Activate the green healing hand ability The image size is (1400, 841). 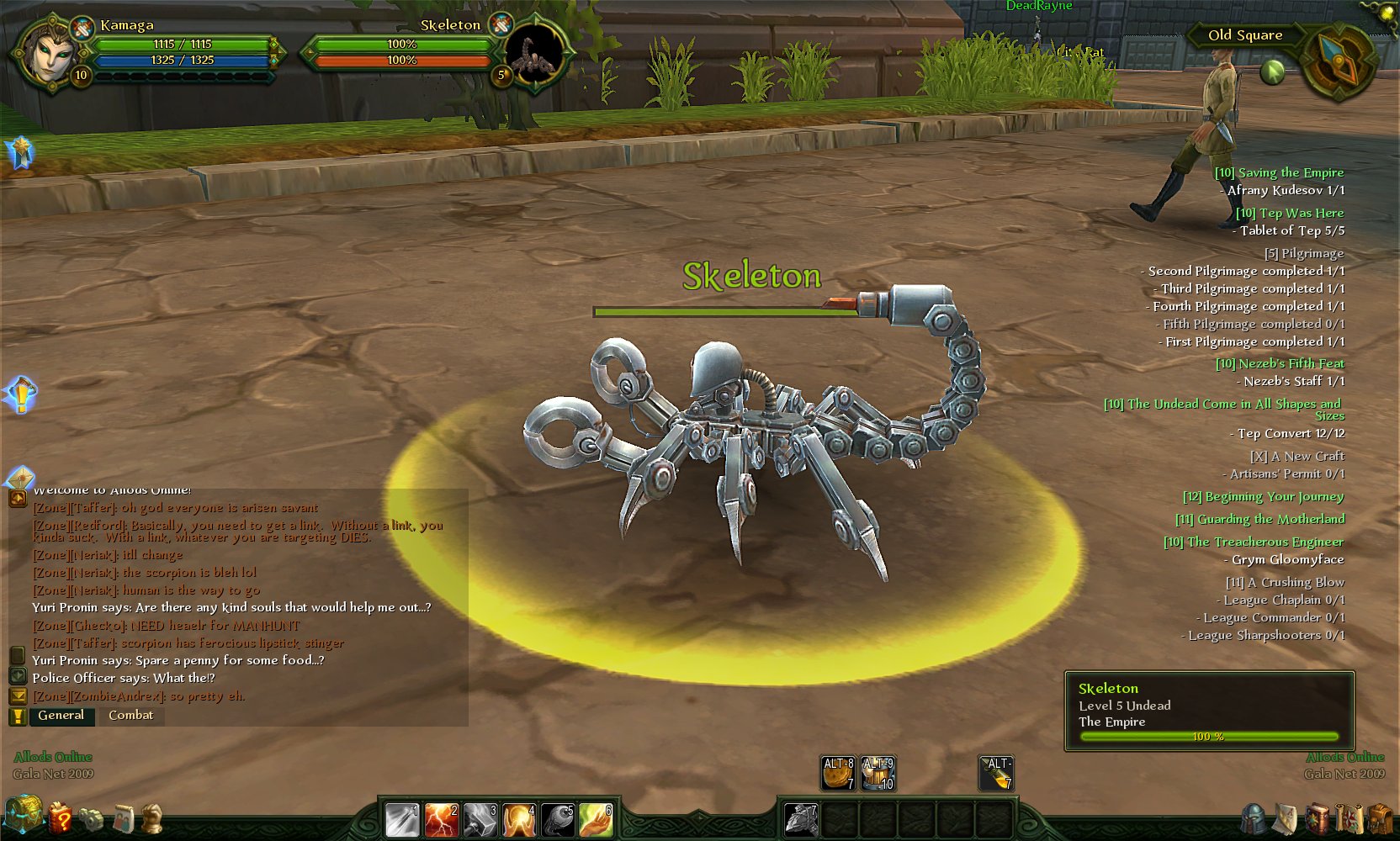pyautogui.click(x=596, y=820)
